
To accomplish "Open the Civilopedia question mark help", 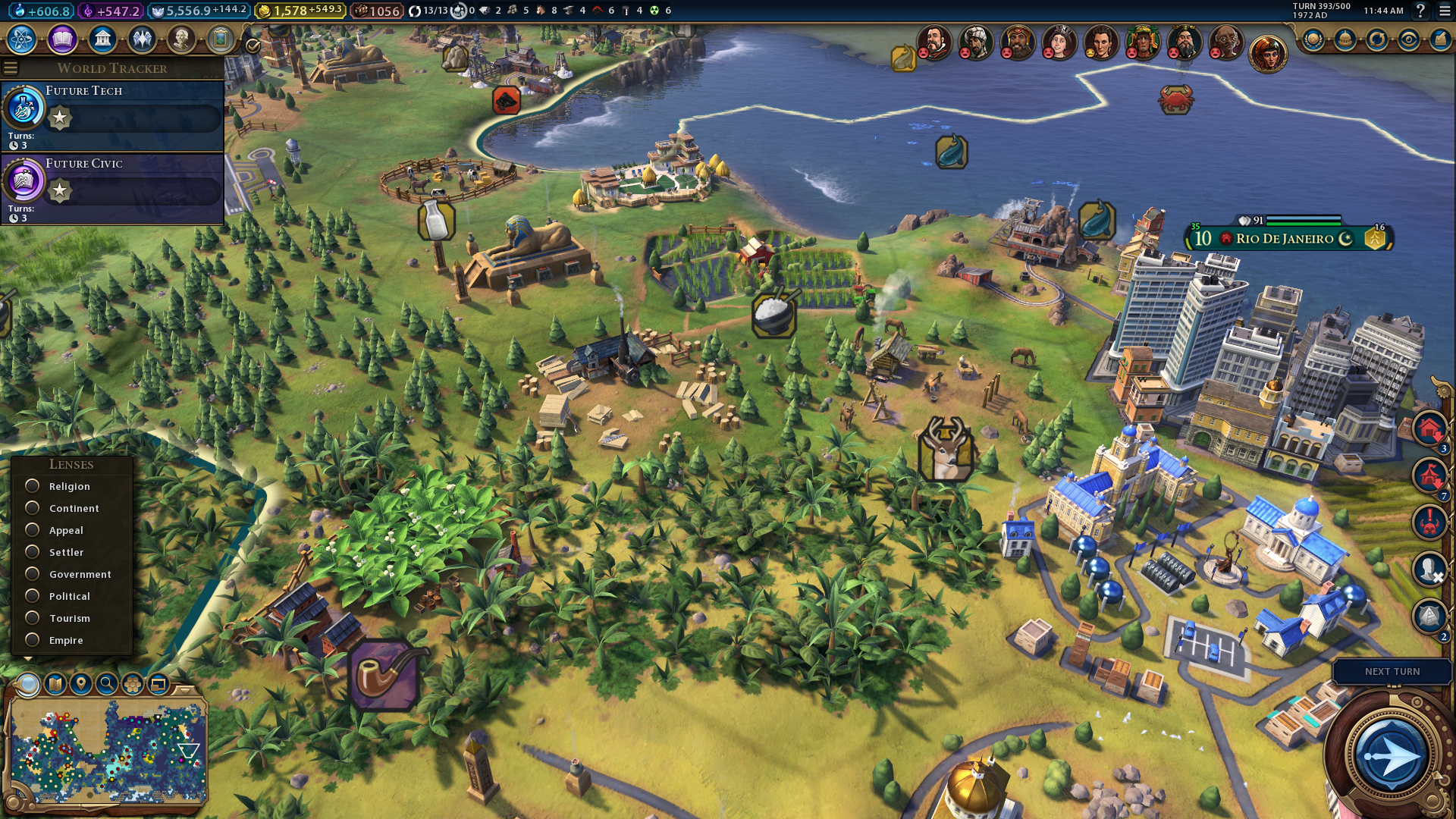I will pos(1420,11).
